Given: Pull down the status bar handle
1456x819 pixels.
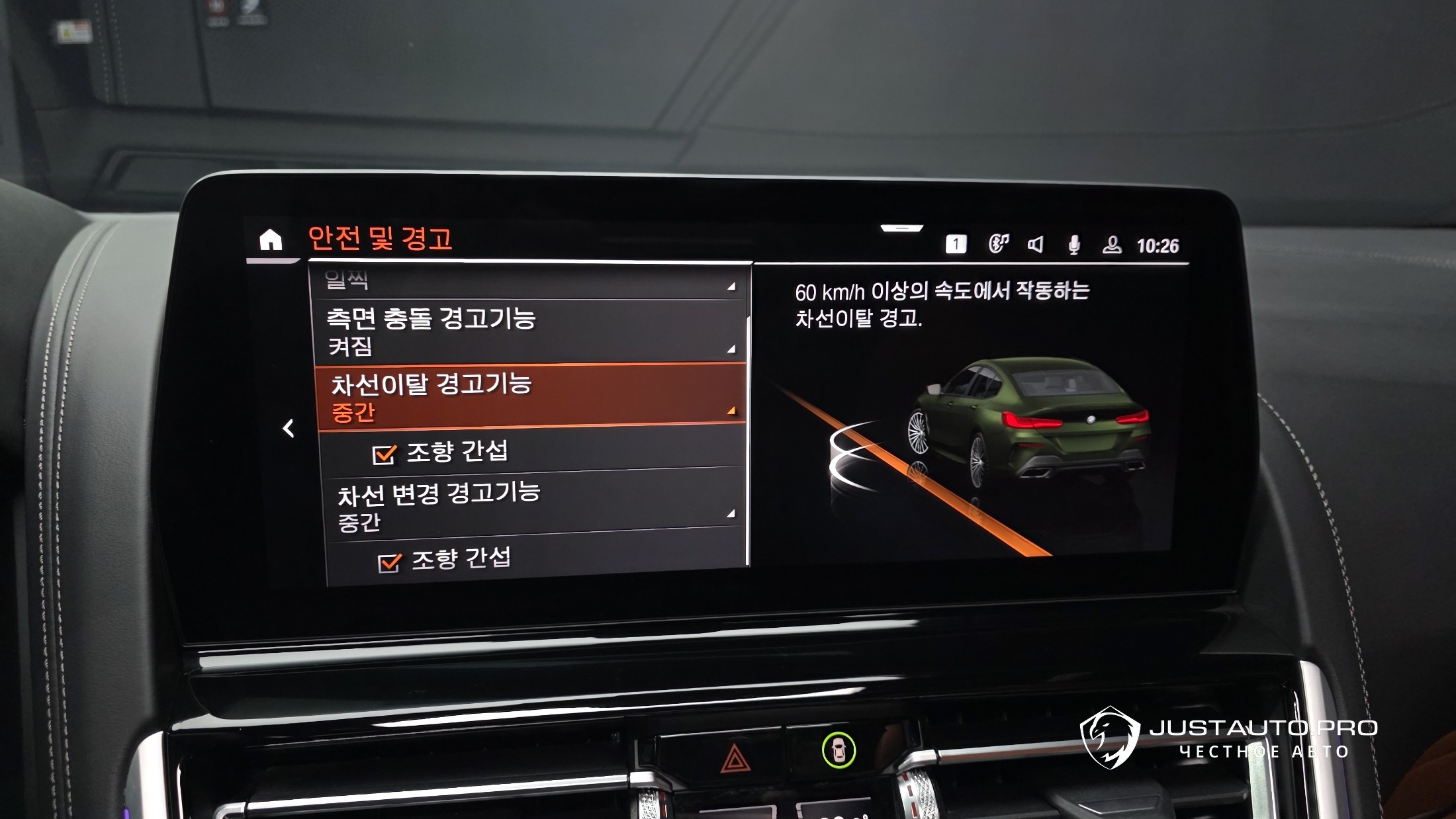Looking at the screenshot, I should pos(901,228).
